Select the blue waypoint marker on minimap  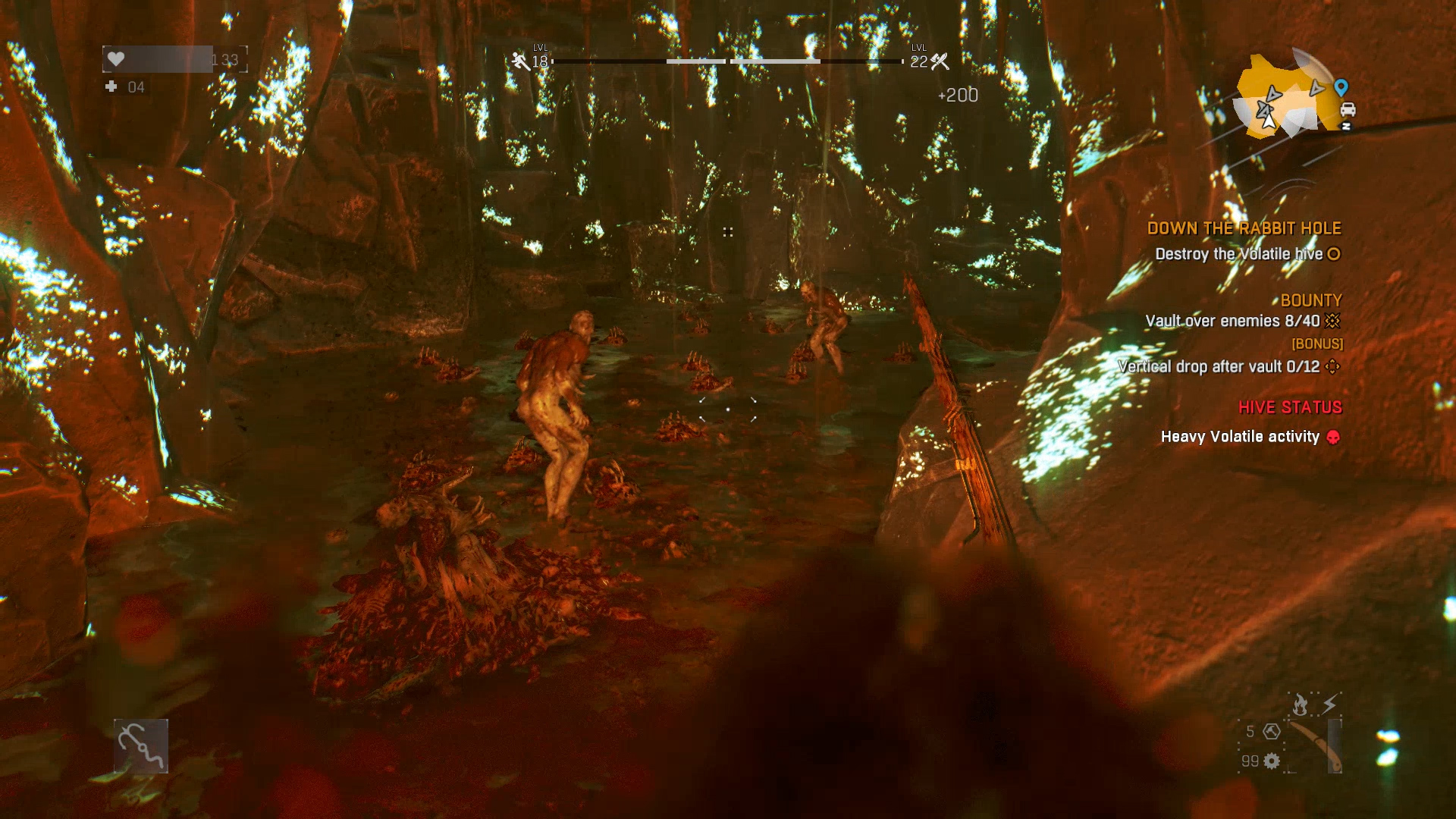(x=1341, y=87)
